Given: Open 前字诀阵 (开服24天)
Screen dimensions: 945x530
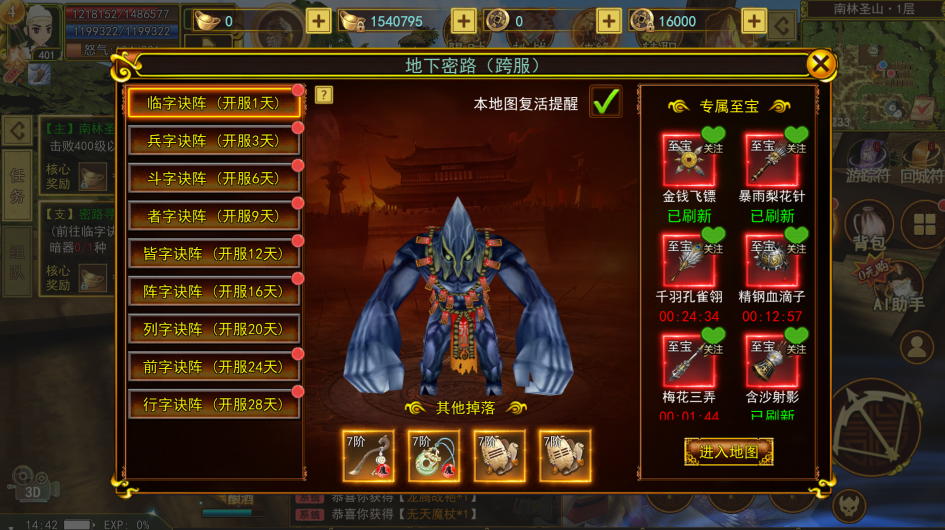Looking at the screenshot, I should point(213,367).
